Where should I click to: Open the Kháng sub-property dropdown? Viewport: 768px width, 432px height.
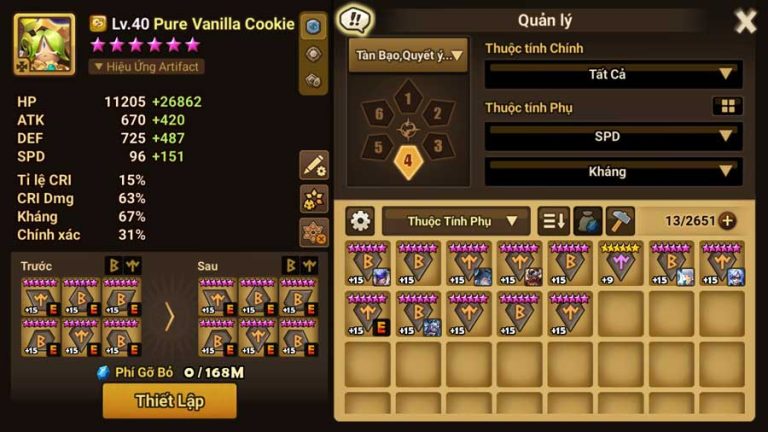click(x=613, y=171)
